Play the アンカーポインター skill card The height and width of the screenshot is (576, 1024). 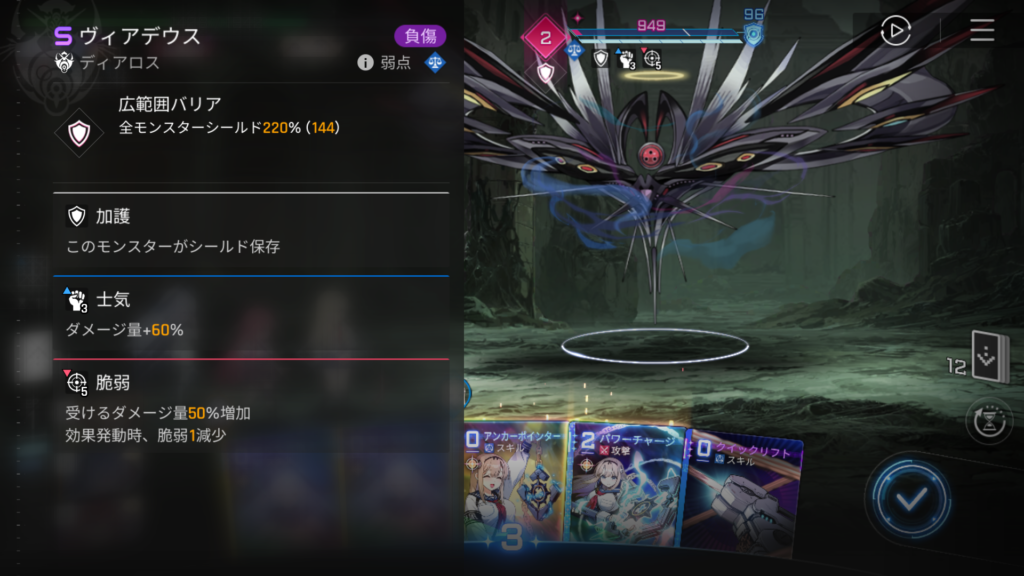(515, 485)
